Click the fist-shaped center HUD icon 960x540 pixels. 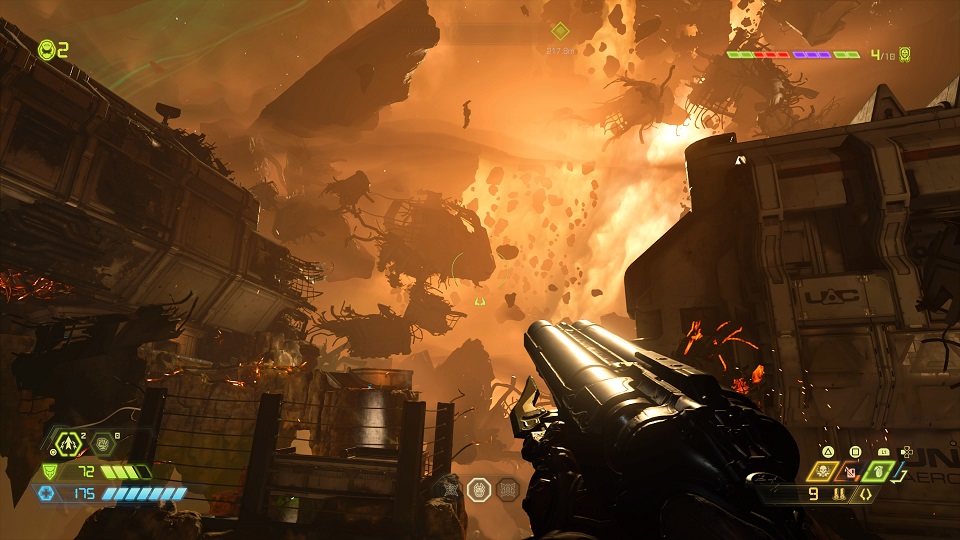coord(479,489)
